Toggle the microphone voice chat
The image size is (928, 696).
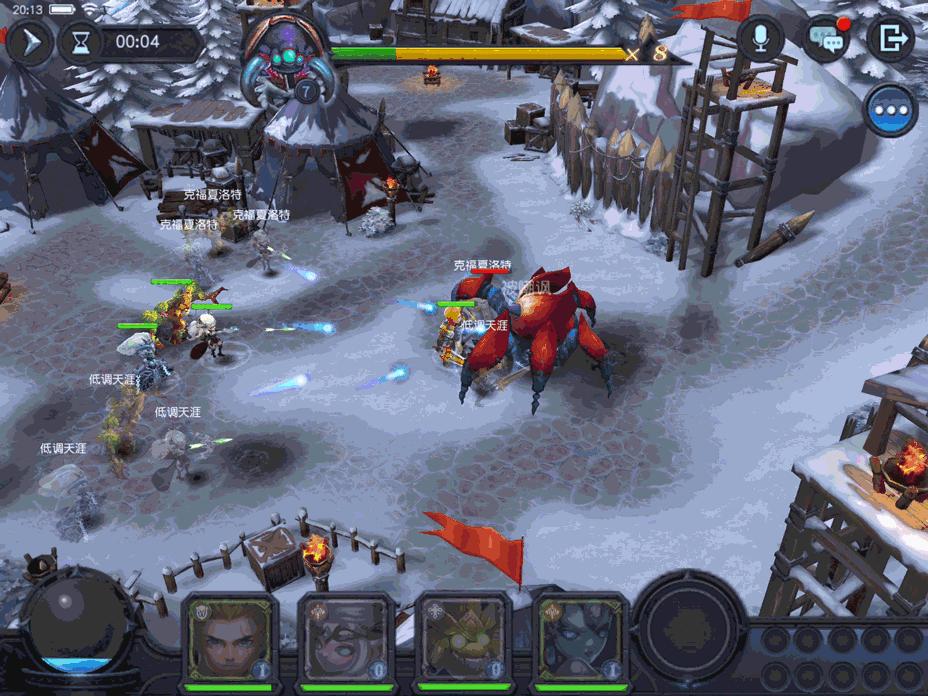click(x=760, y=39)
